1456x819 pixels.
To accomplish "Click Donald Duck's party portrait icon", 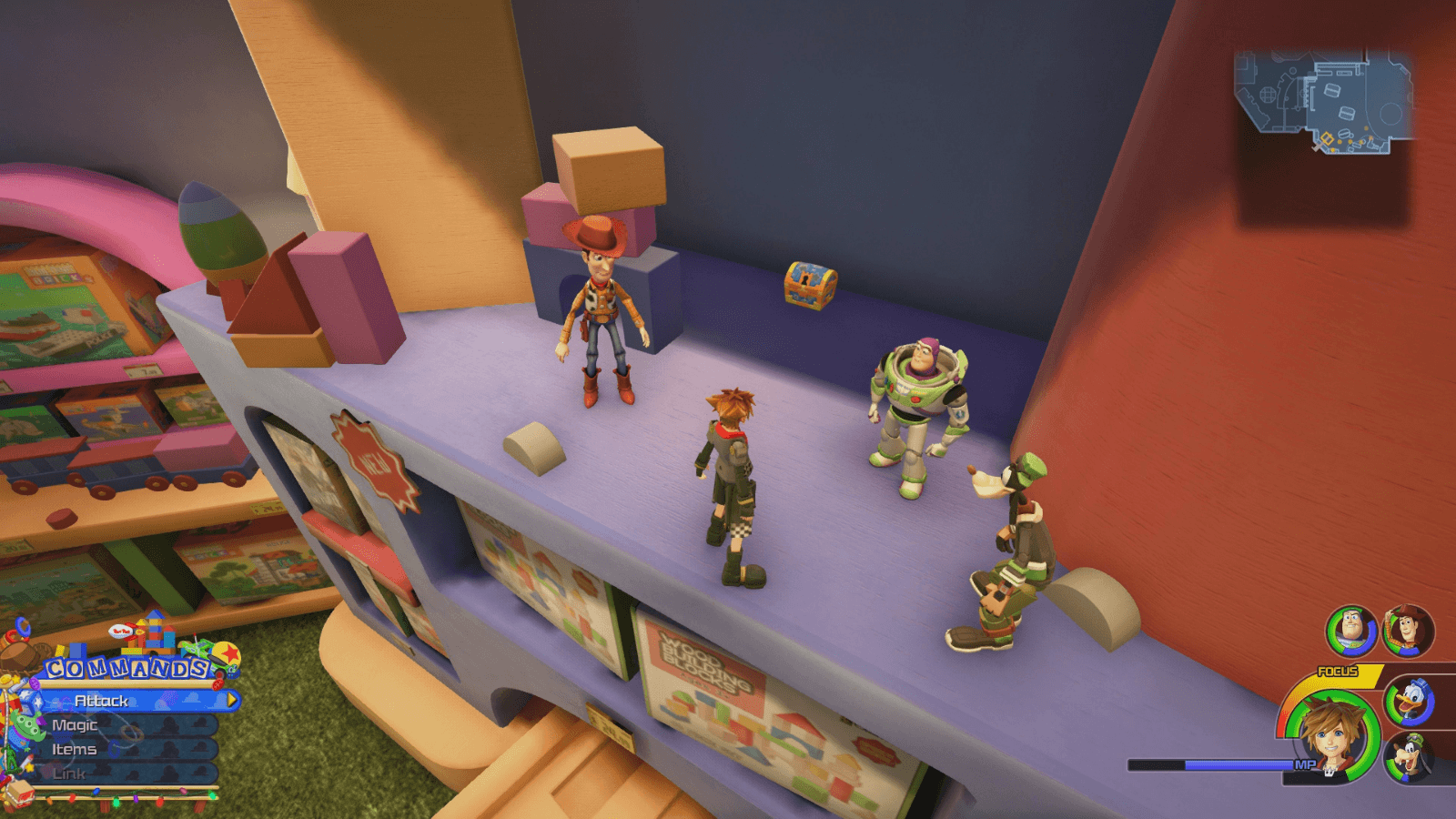I will point(1410,701).
